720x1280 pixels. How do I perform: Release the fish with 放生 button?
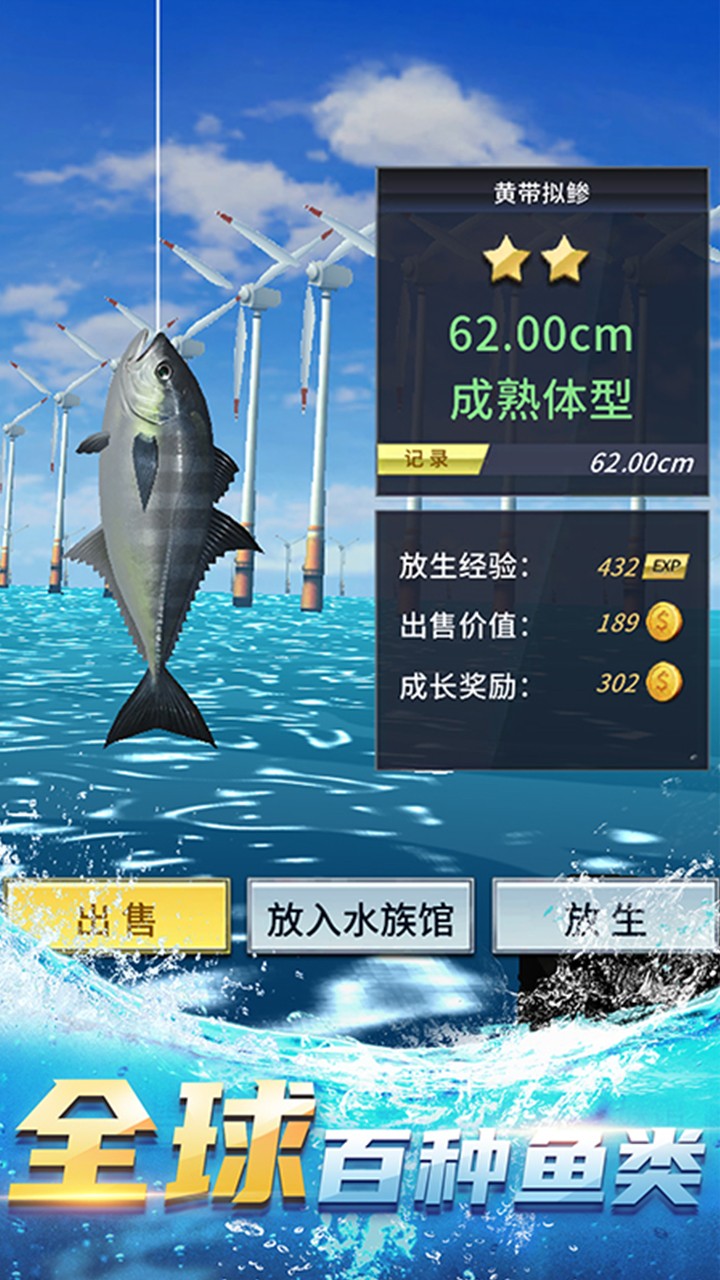click(x=605, y=917)
